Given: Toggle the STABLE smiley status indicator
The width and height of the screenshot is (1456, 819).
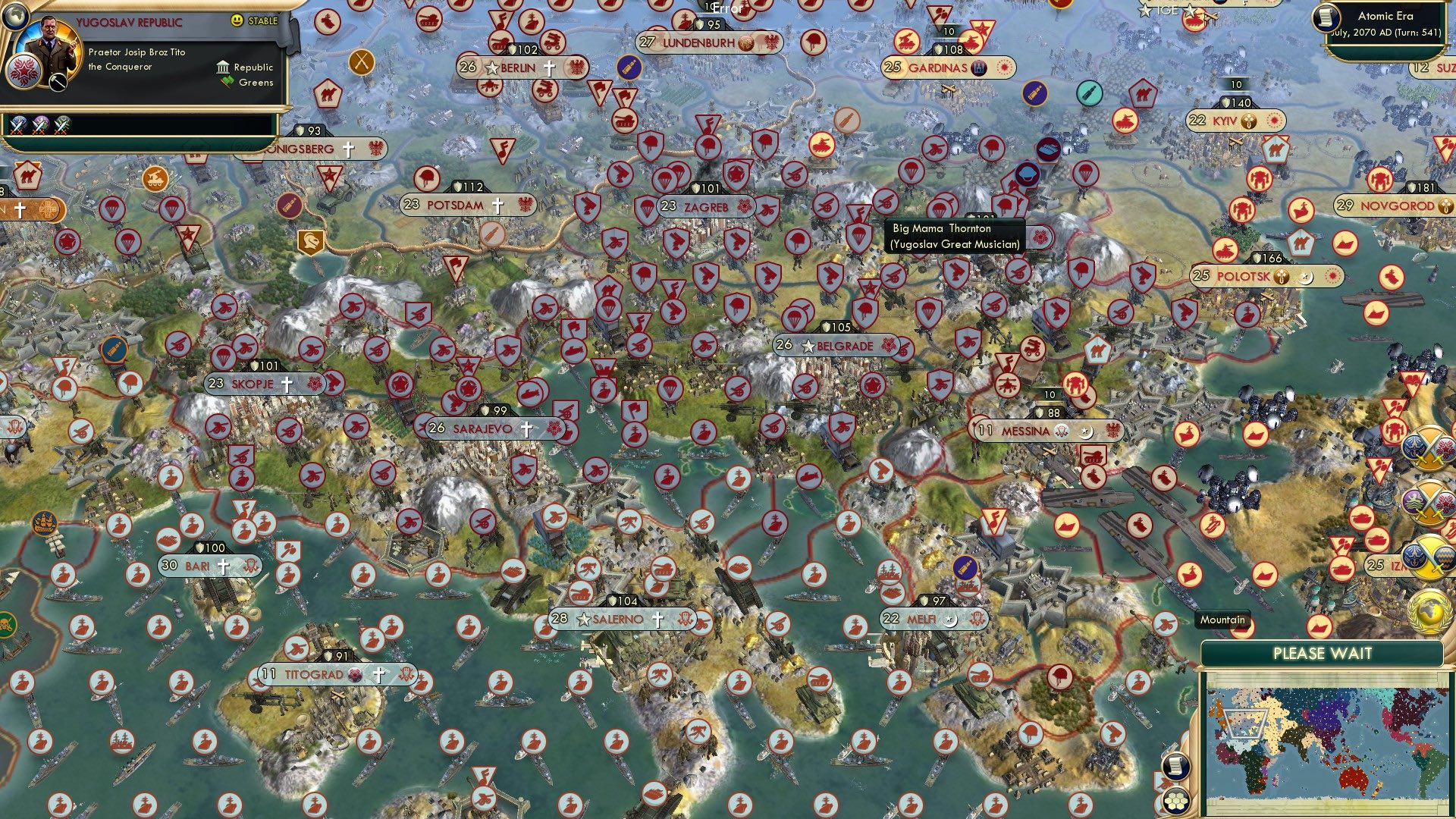Looking at the screenshot, I should tap(236, 20).
